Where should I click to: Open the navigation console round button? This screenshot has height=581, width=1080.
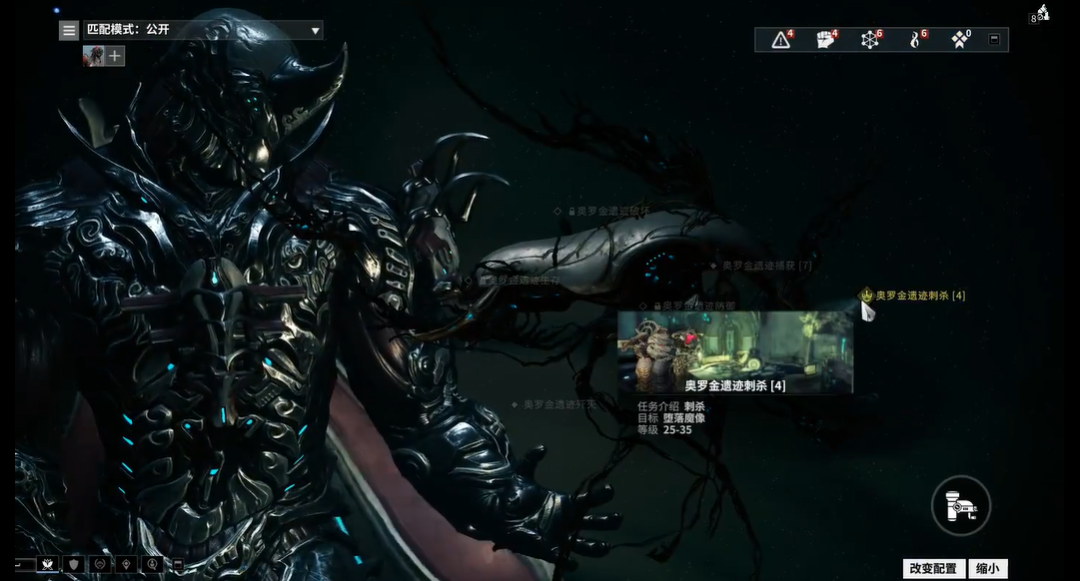point(961,505)
